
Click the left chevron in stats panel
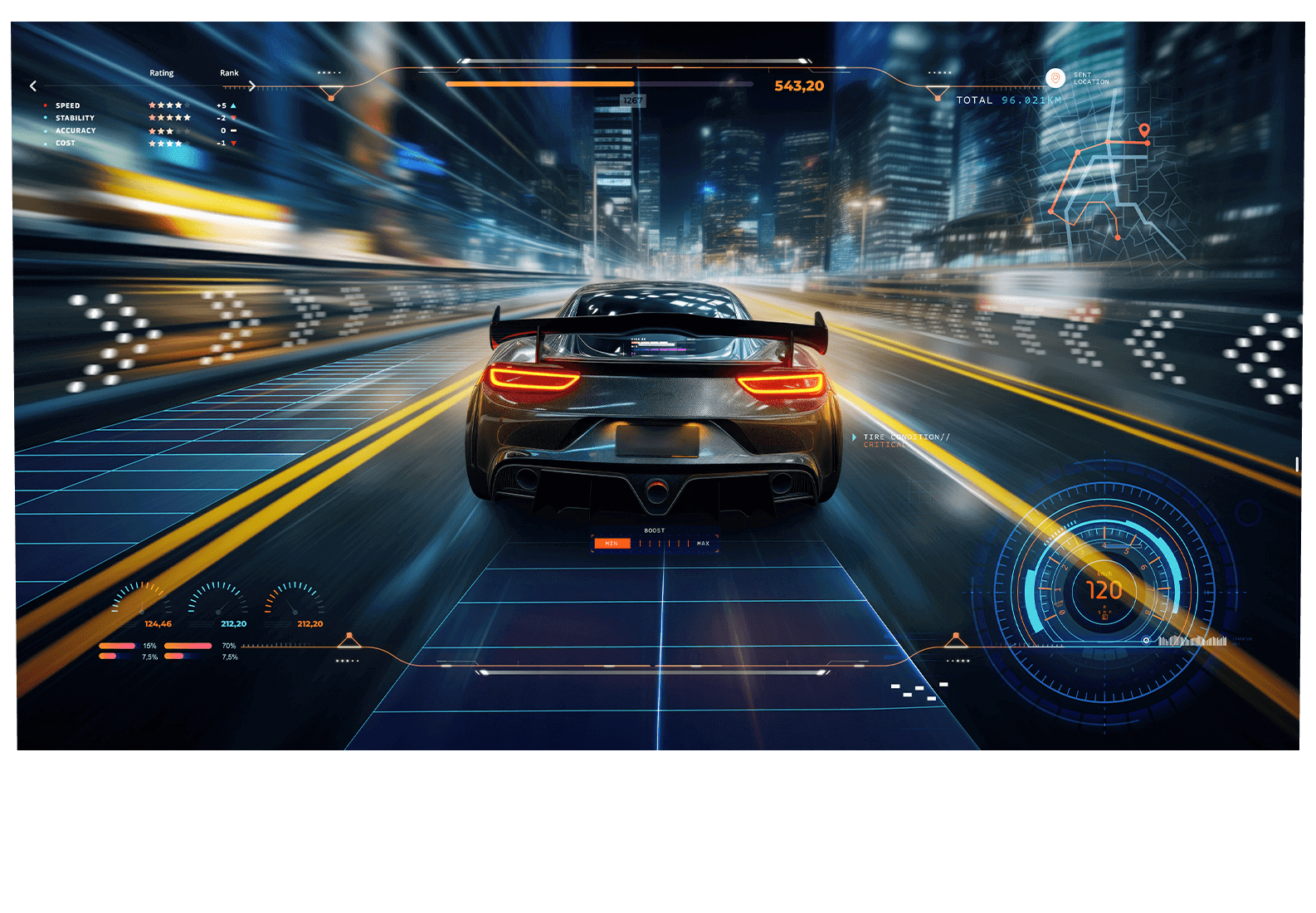33,85
